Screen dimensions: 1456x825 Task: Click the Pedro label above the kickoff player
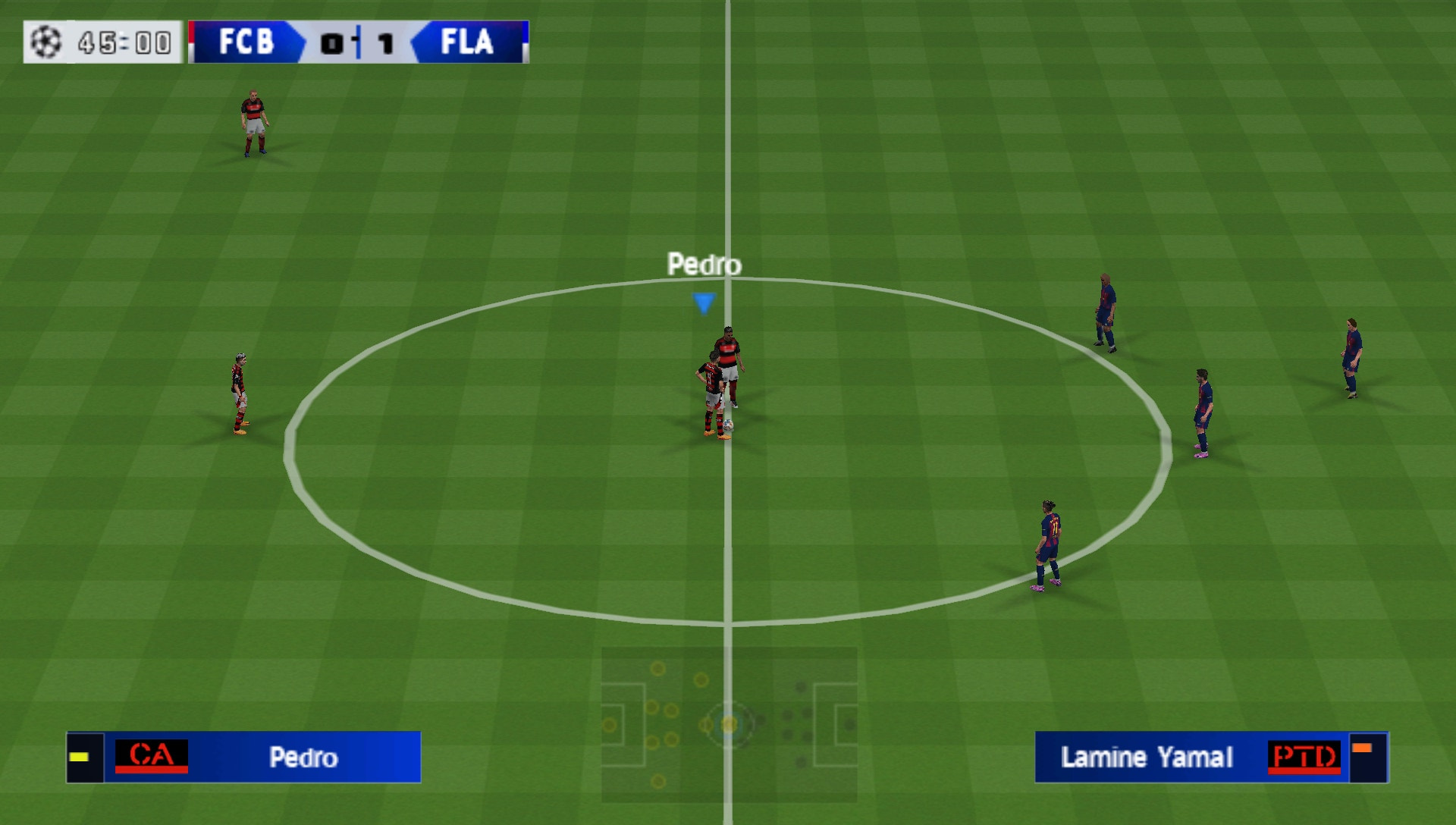pyautogui.click(x=704, y=265)
